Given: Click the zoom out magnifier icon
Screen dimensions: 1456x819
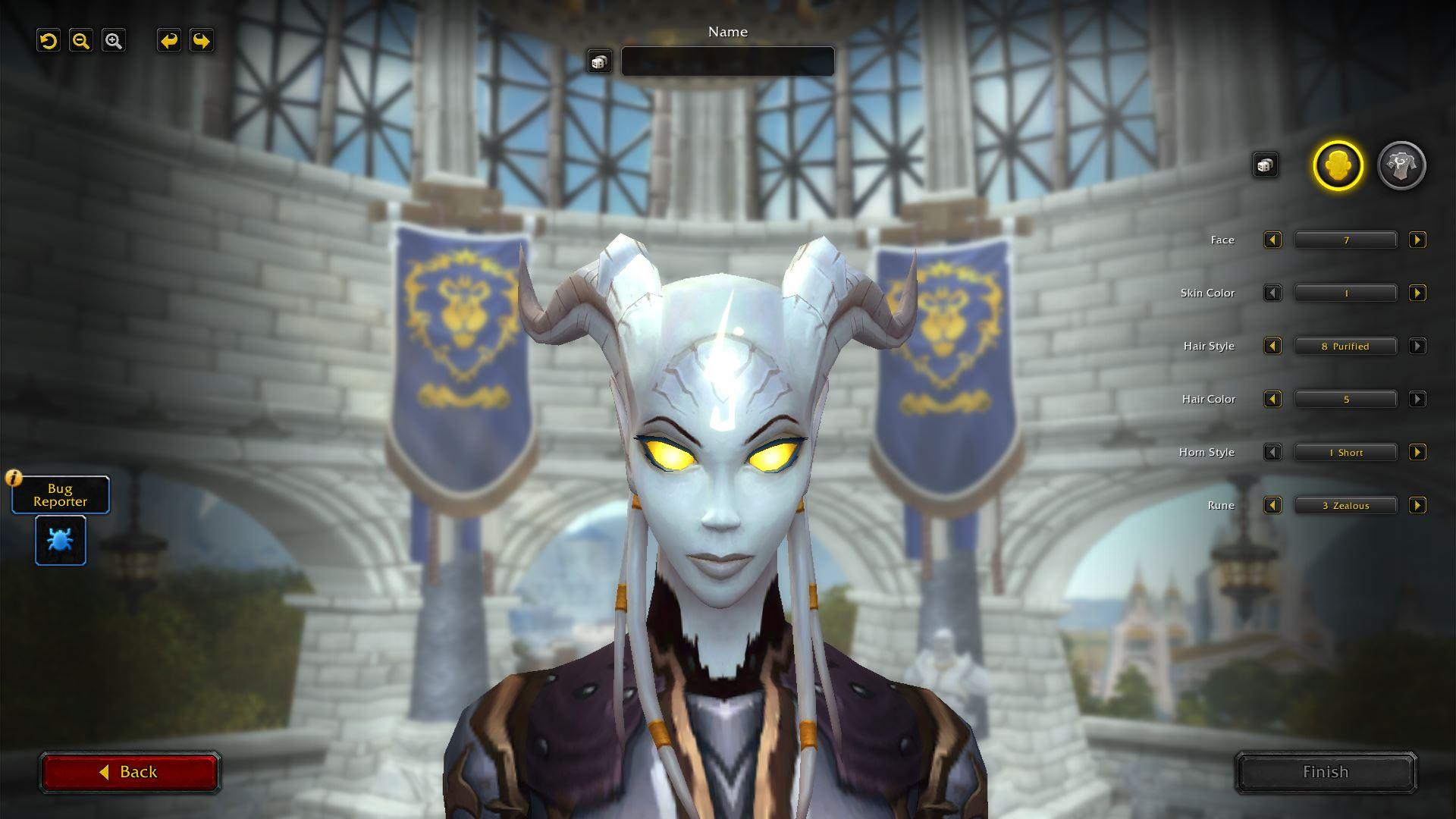Looking at the screenshot, I should click(81, 41).
